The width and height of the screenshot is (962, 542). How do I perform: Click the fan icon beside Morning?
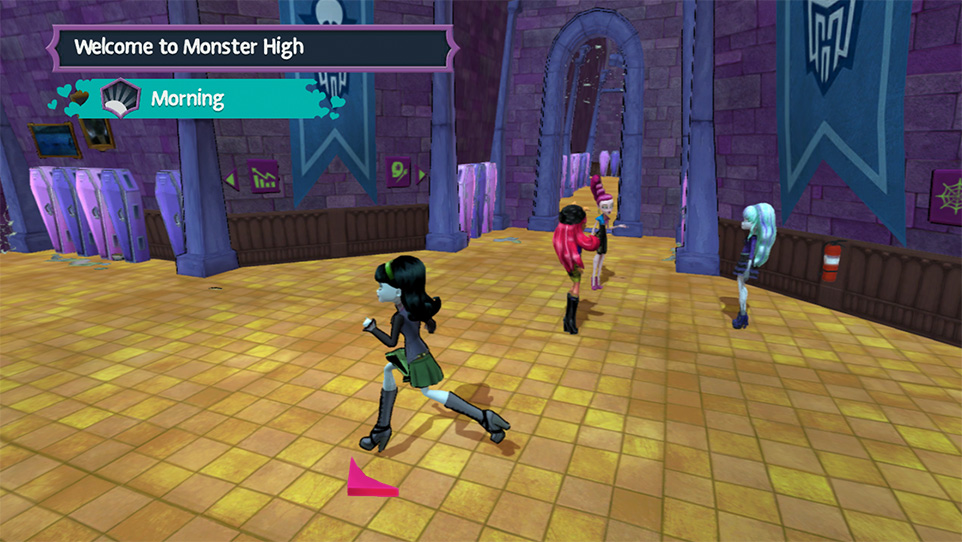tap(120, 99)
